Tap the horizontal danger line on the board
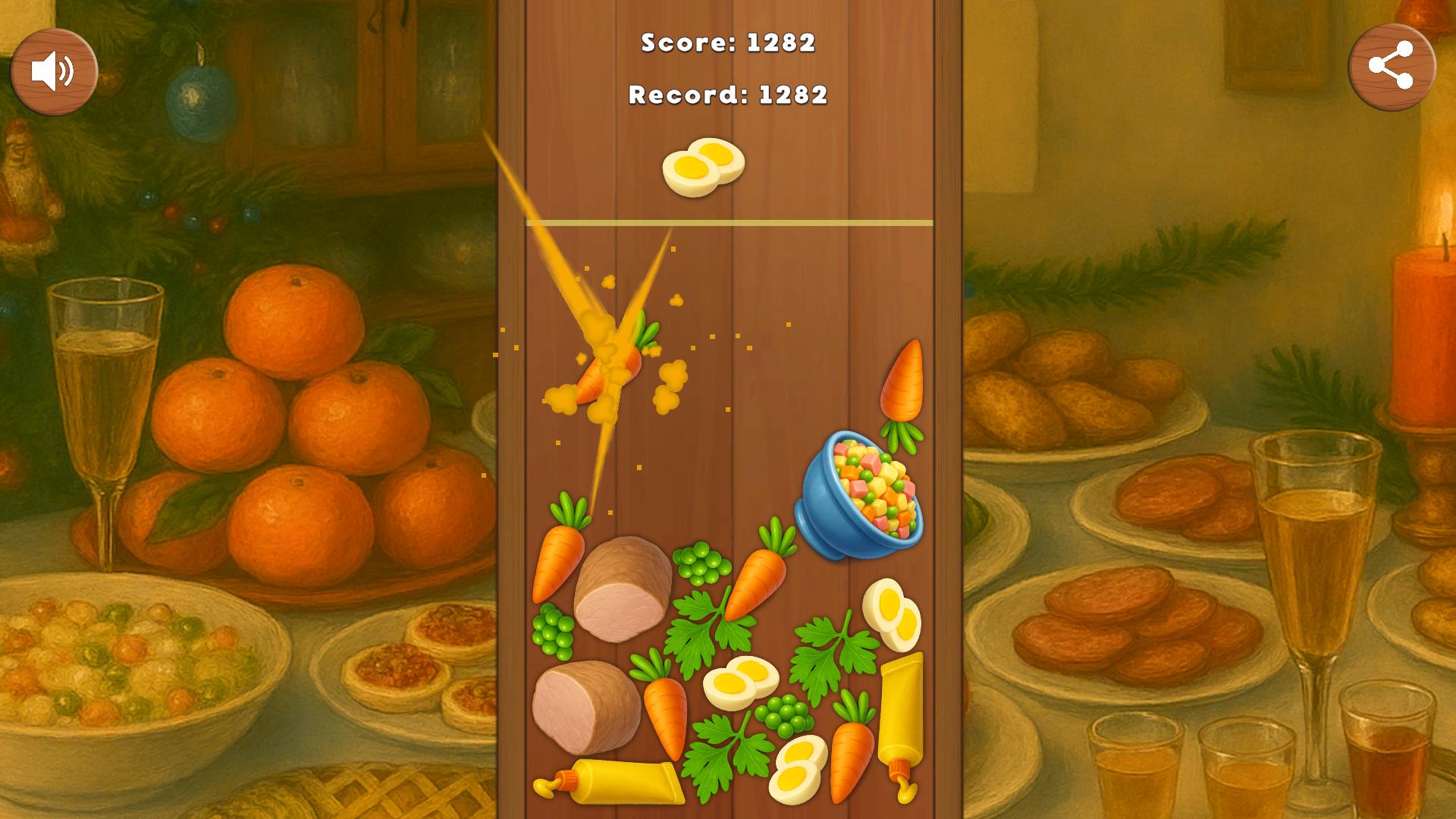This screenshot has height=819, width=1456. click(x=728, y=221)
